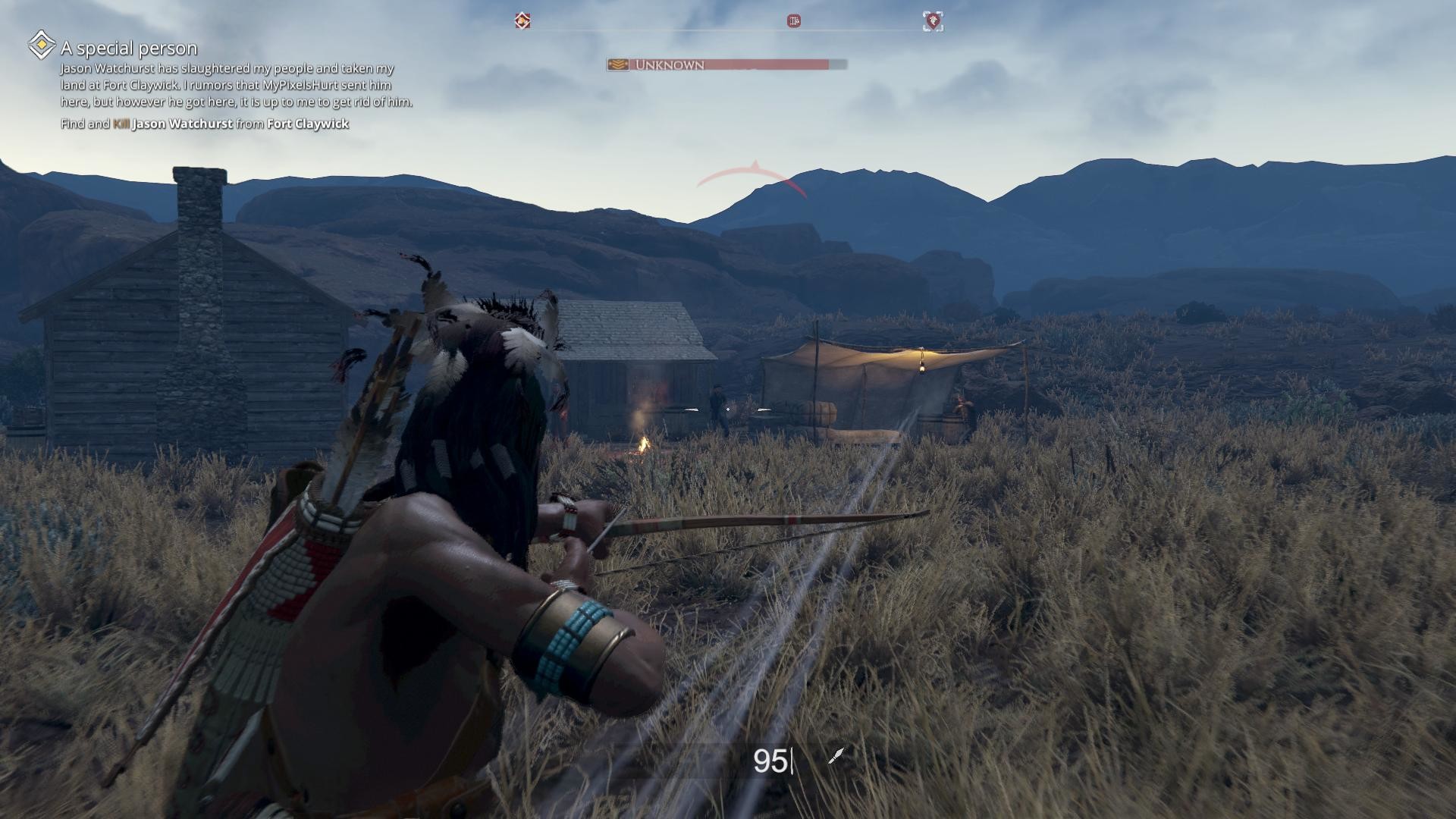Image resolution: width=1456 pixels, height=819 pixels.
Task: Expand the A special person quest panel
Action: (129, 47)
